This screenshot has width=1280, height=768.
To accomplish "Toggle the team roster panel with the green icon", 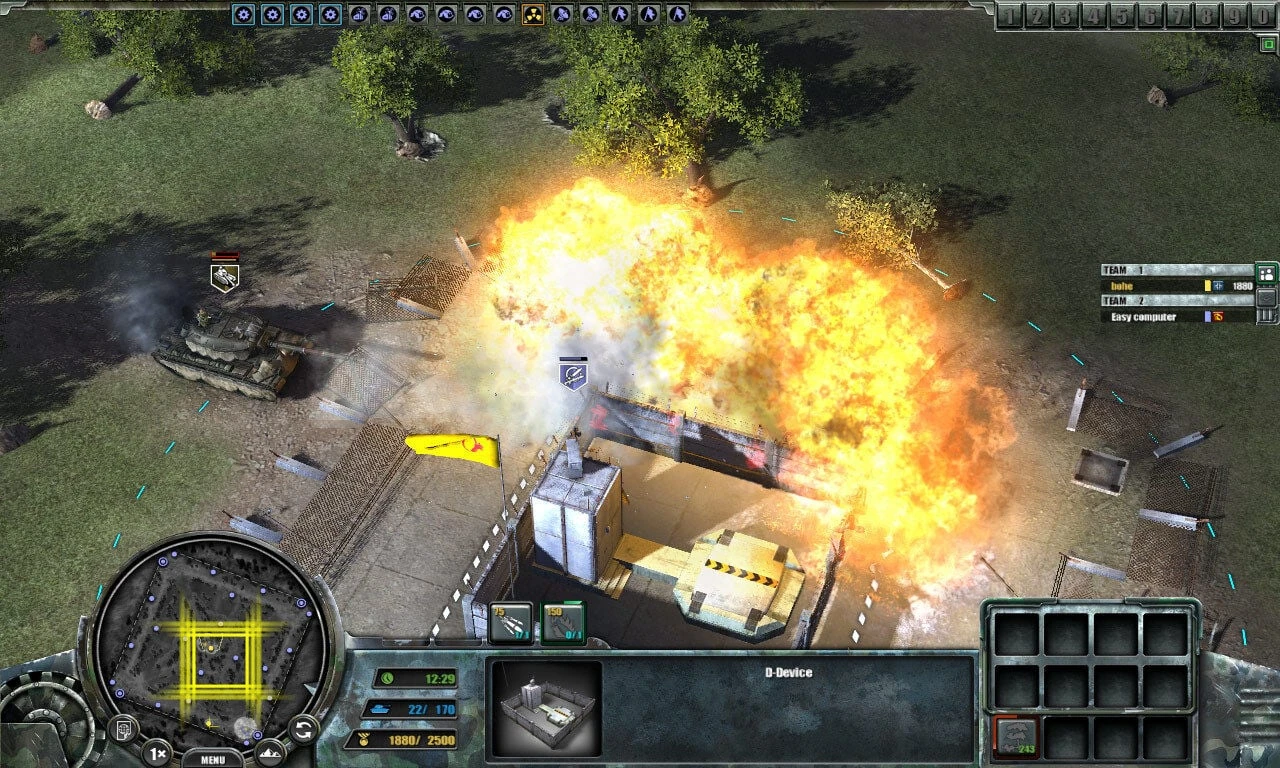I will point(1266,273).
